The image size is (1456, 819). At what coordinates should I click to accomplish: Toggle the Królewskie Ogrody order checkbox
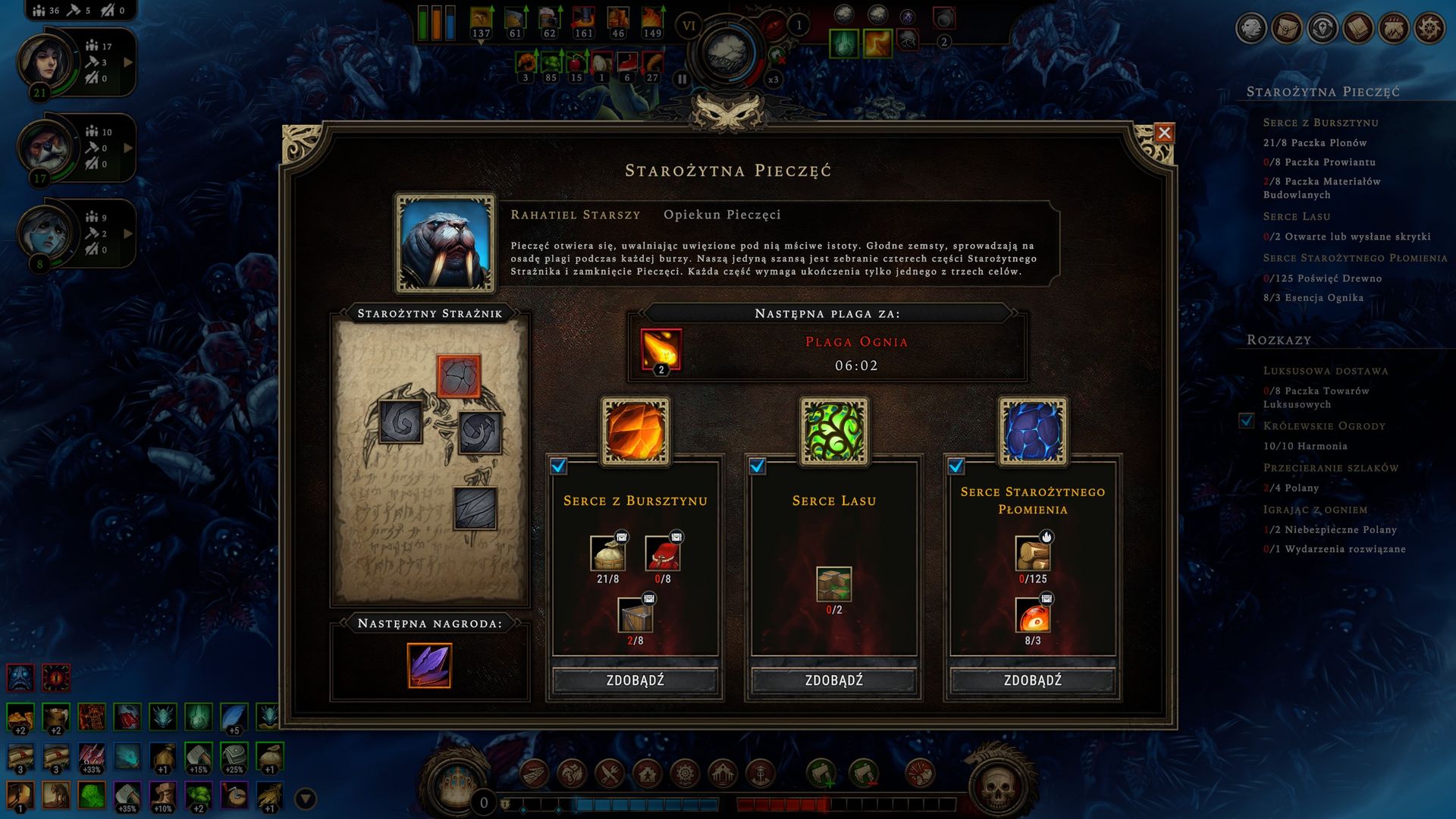(x=1246, y=421)
